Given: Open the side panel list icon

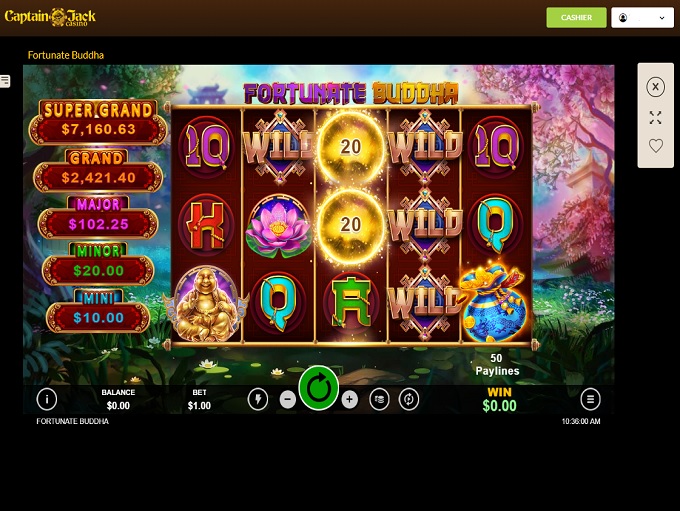Looking at the screenshot, I should 5,81.
